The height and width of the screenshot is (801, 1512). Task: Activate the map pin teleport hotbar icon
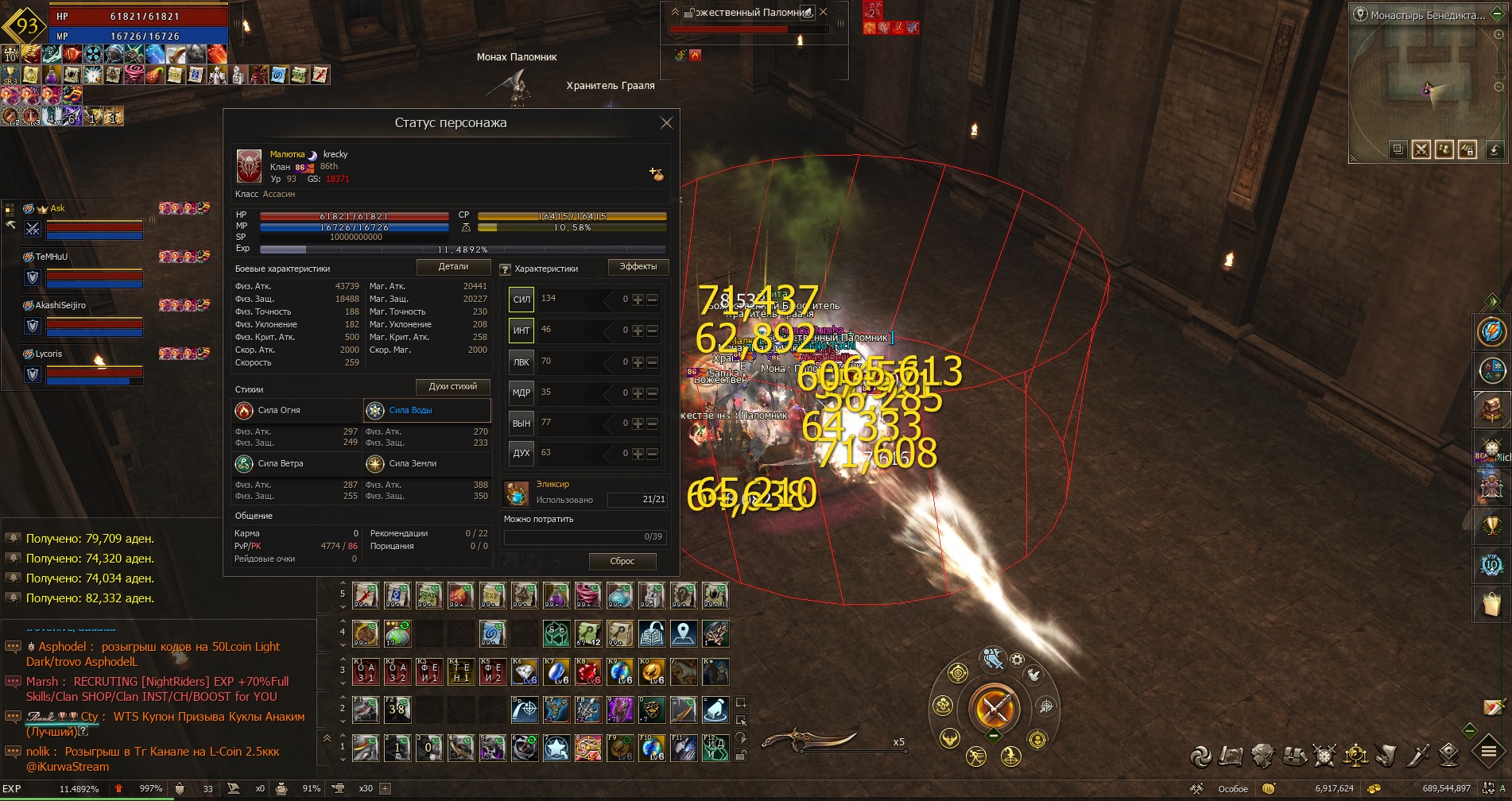[683, 633]
